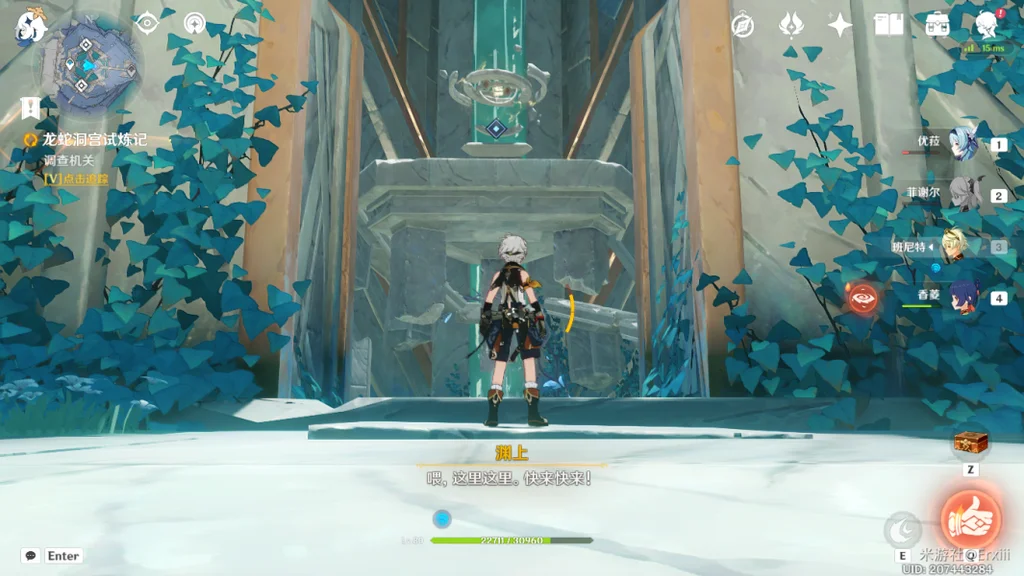Open the backpack inventory icon
Viewport: 1024px width, 576px height.
click(937, 25)
